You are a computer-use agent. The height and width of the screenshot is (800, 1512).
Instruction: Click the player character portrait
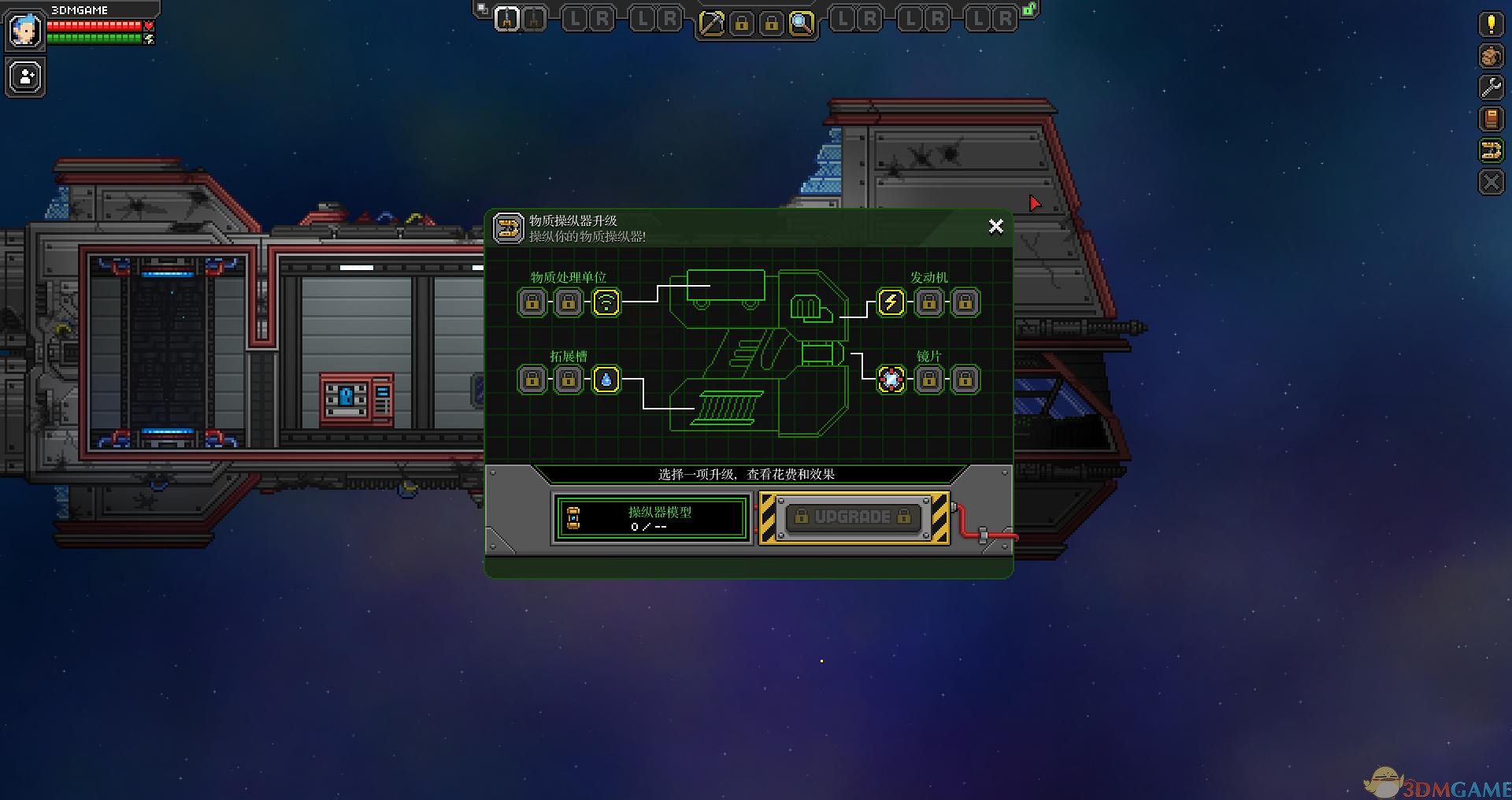[24, 31]
